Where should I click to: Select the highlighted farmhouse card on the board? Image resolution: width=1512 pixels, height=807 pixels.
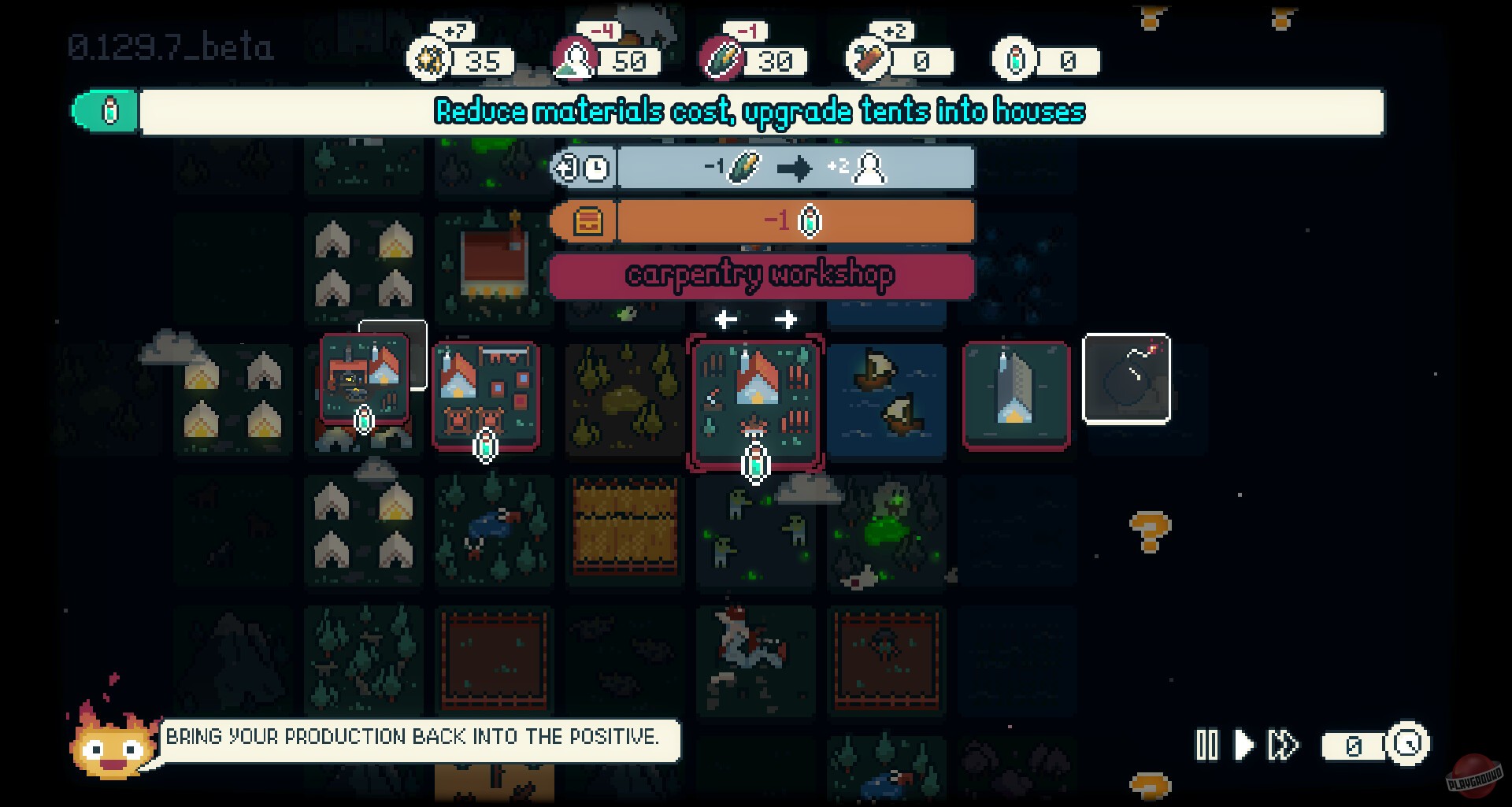(x=756, y=403)
